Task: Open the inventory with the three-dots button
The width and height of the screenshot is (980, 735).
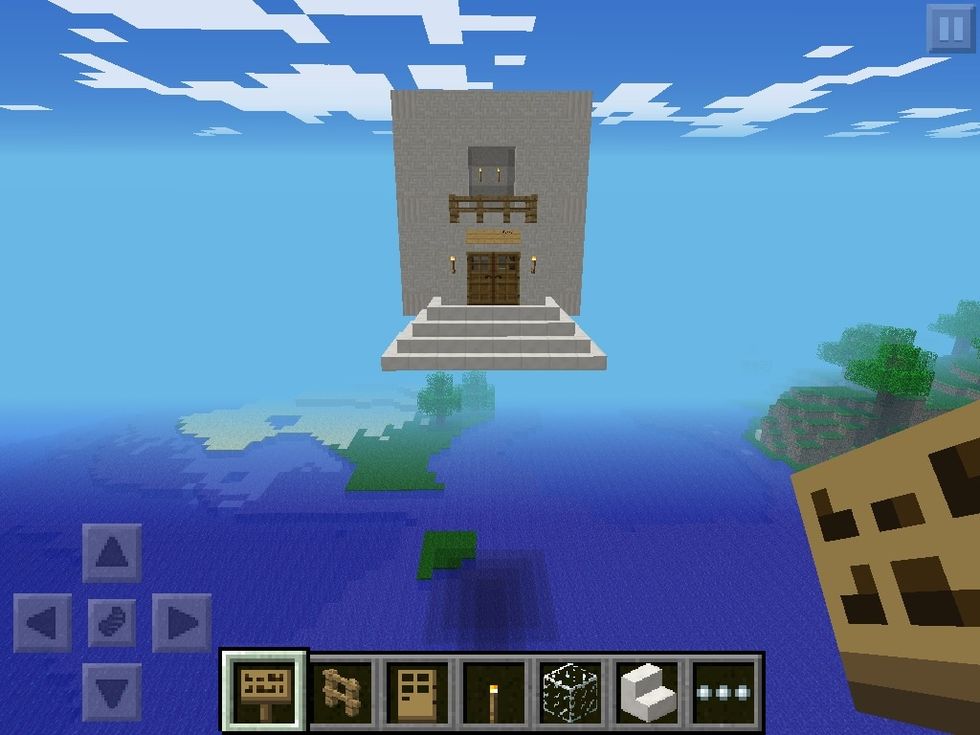Action: [724, 689]
